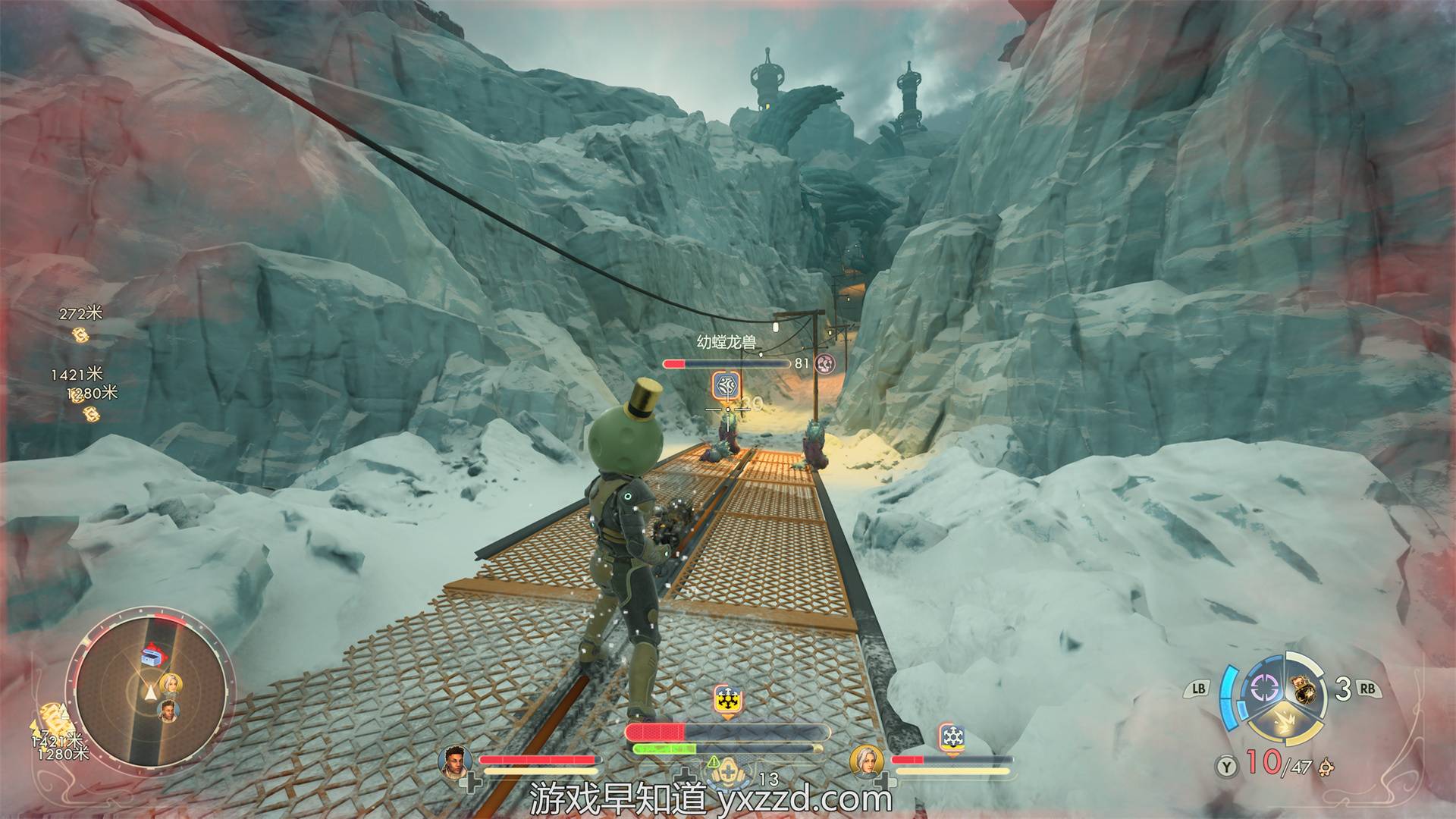Open the circular minimap
Screen dimensions: 1456x819
click(149, 687)
